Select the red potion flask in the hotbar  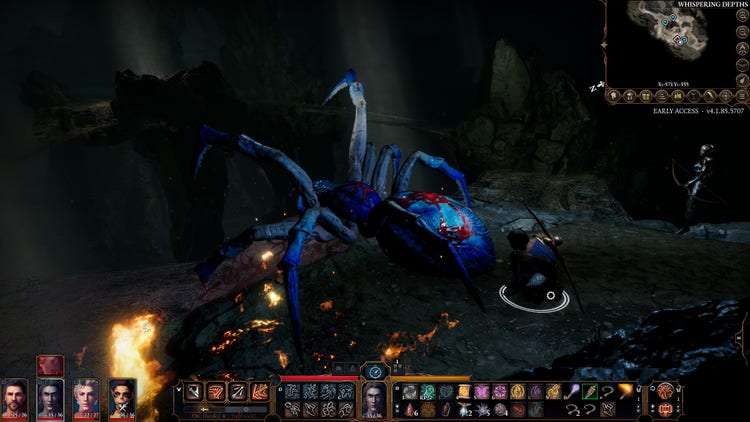(409, 408)
